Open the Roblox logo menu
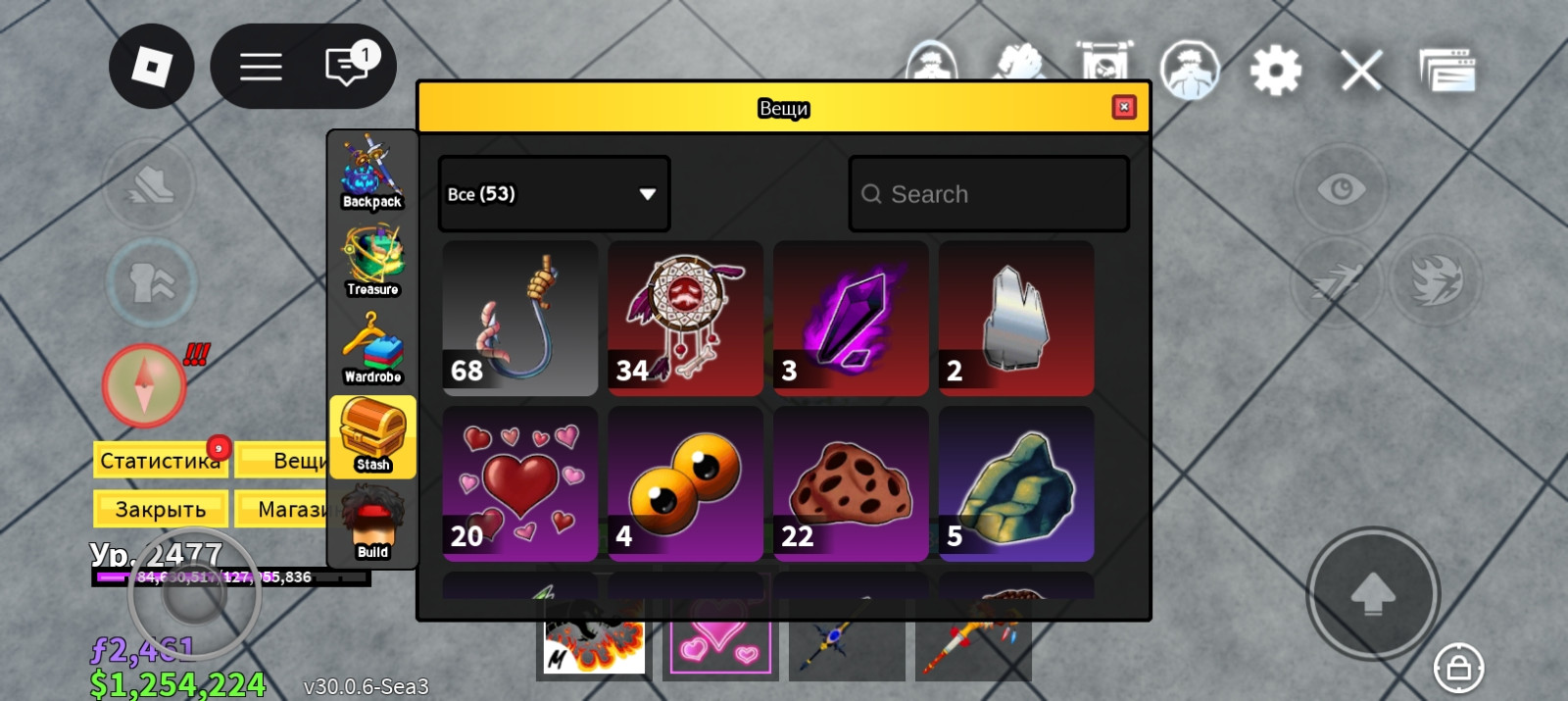Viewport: 1568px width, 701px height. [x=151, y=67]
